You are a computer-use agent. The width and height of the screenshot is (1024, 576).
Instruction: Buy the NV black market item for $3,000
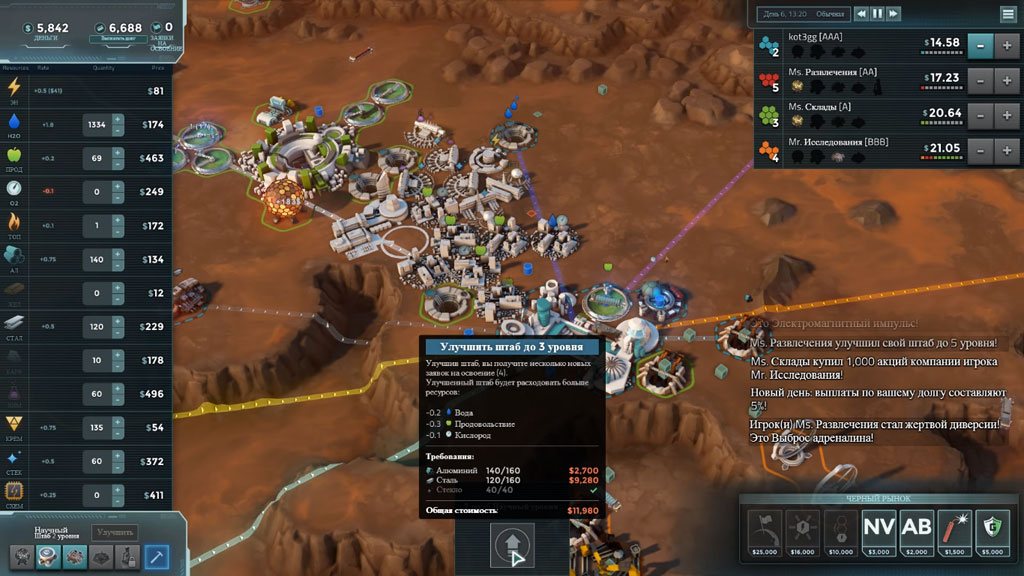coord(879,527)
